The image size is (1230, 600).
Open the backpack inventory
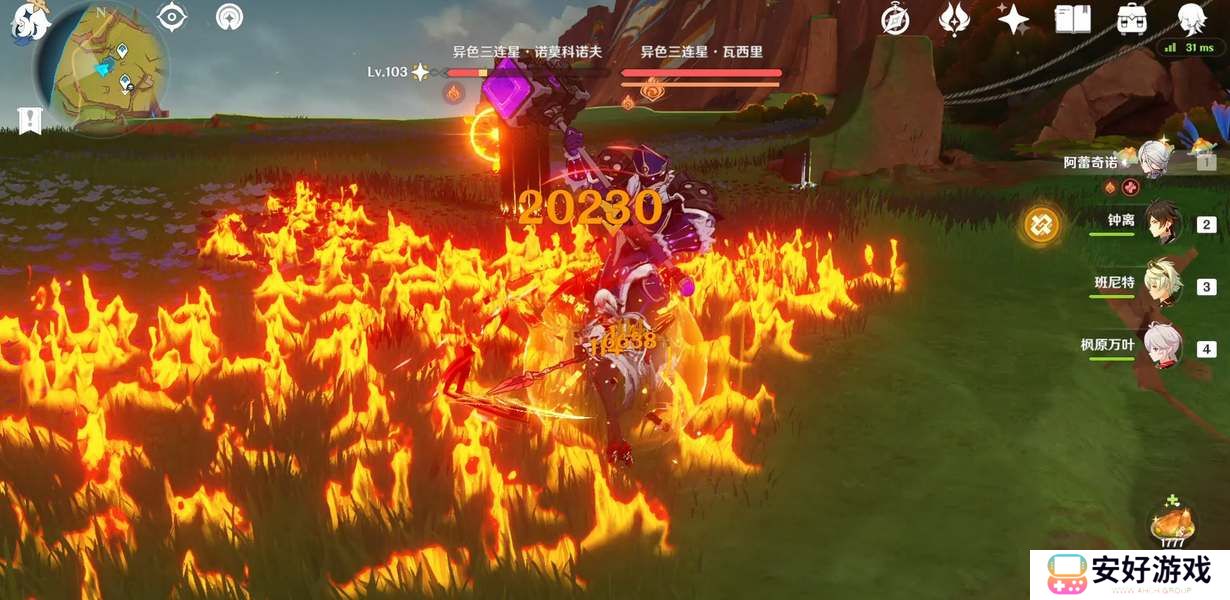pyautogui.click(x=1132, y=19)
